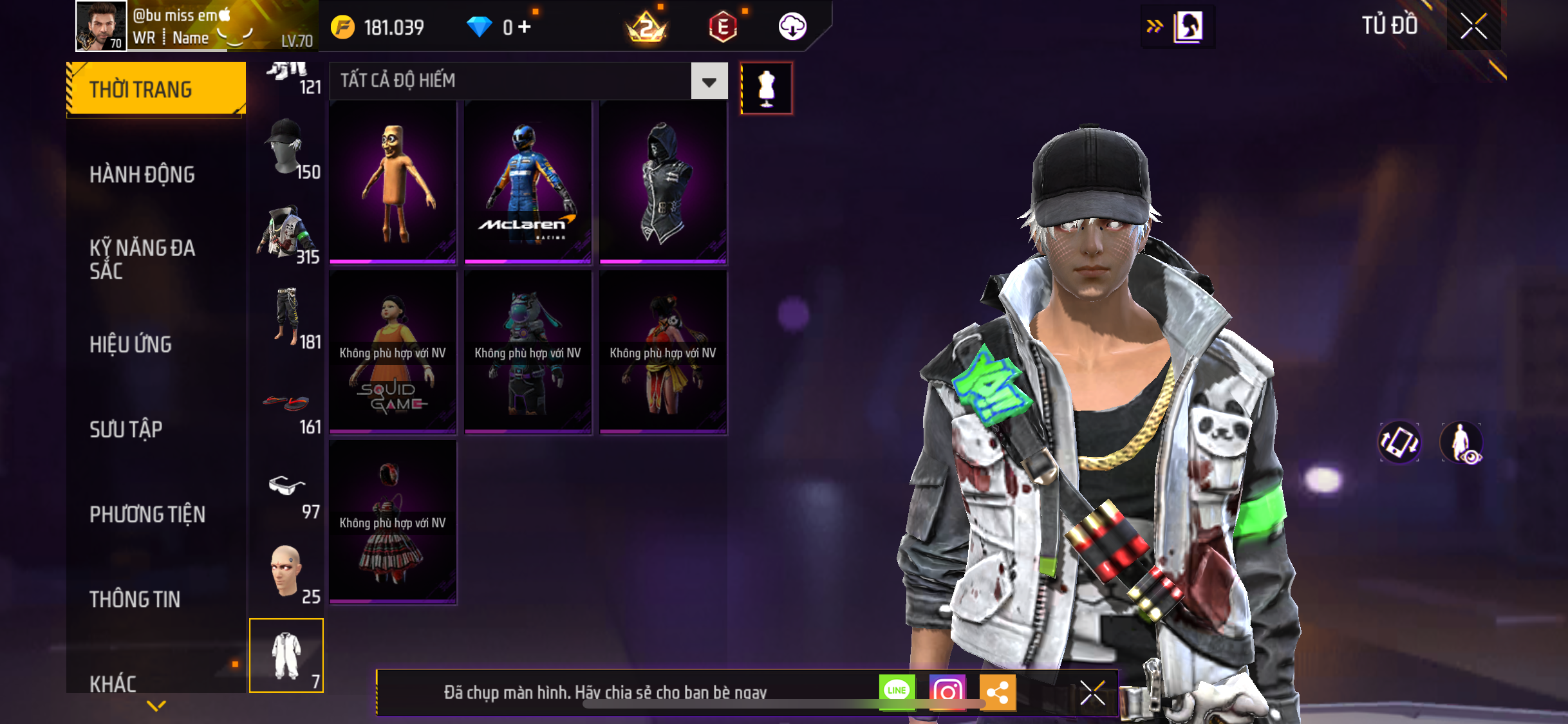The image size is (1568, 724).
Task: Select the KỸ NĂNG ĐA SẮC tab
Action: coord(142,259)
